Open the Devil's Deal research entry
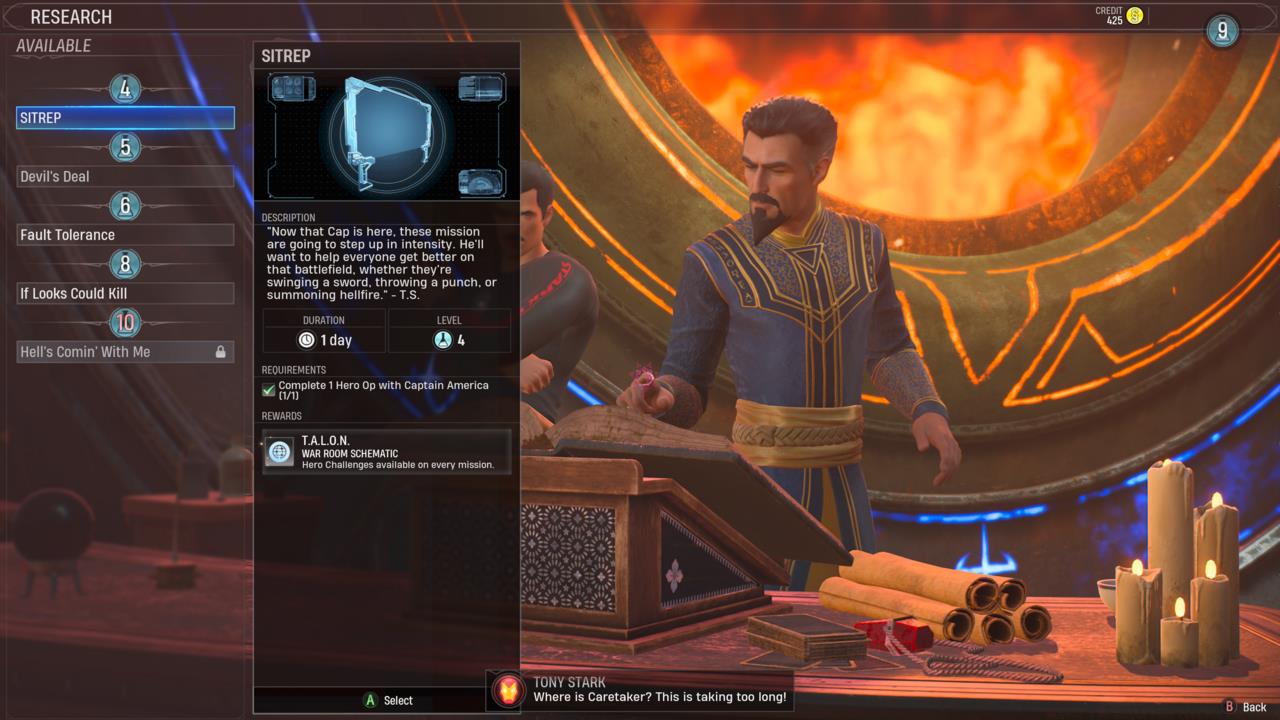The width and height of the screenshot is (1280, 720). 125,176
